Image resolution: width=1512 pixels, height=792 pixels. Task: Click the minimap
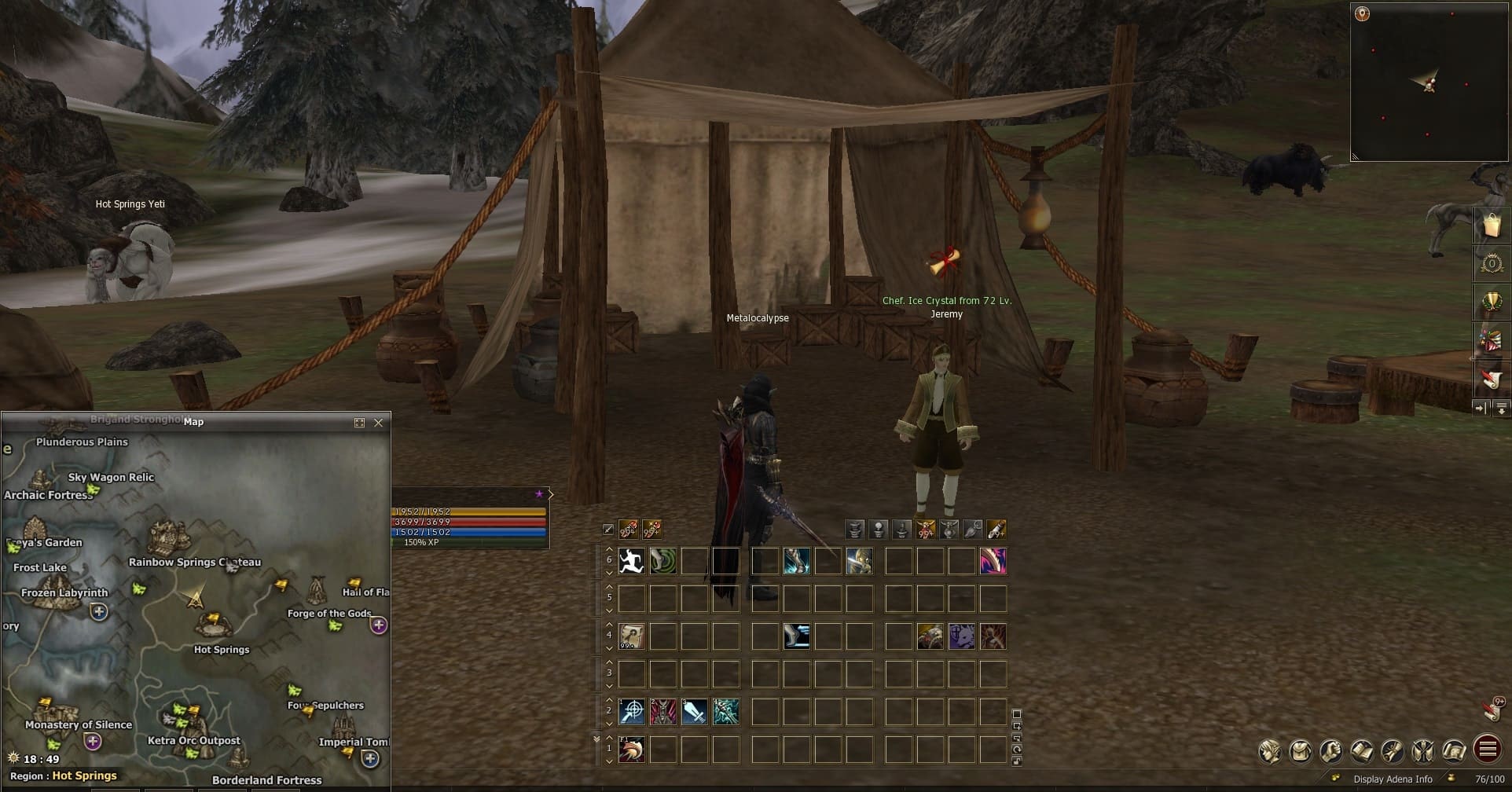point(1429,82)
